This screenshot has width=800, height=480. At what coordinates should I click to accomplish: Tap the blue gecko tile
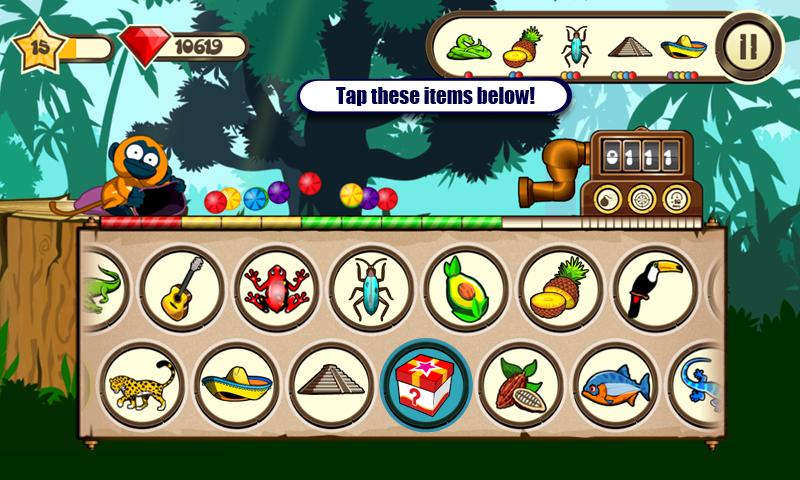(699, 385)
